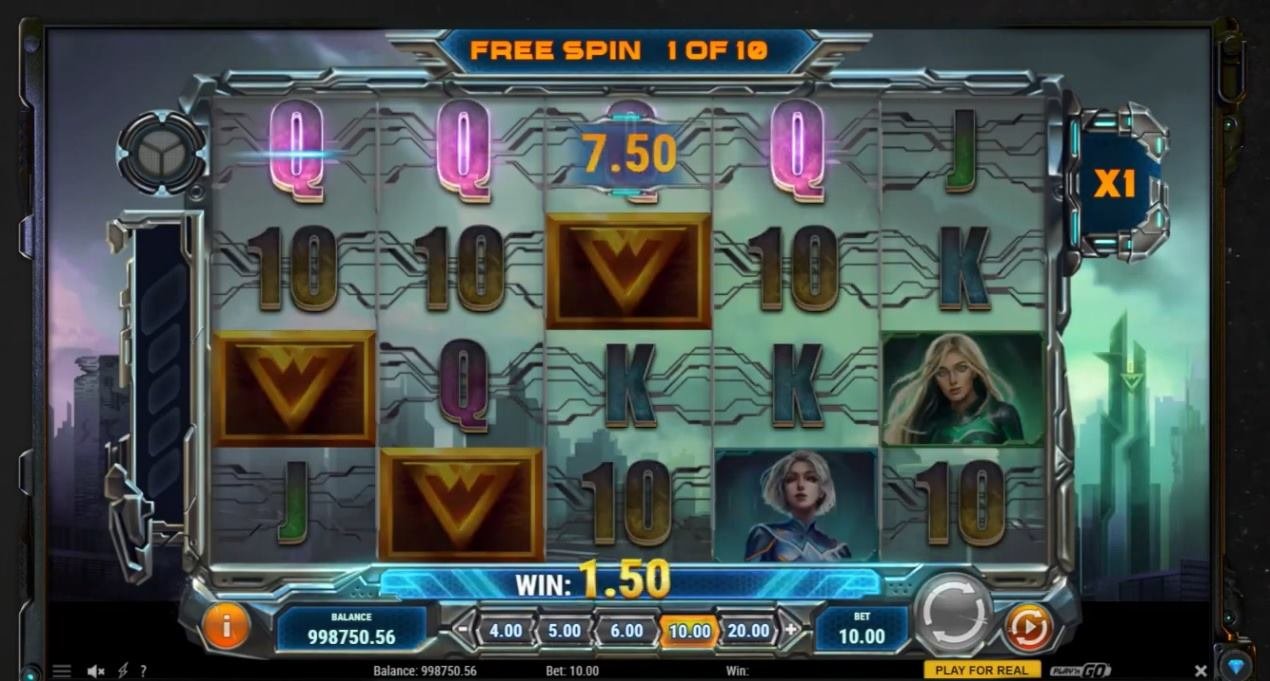Open the question mark help icon
The width and height of the screenshot is (1270, 681).
(143, 671)
